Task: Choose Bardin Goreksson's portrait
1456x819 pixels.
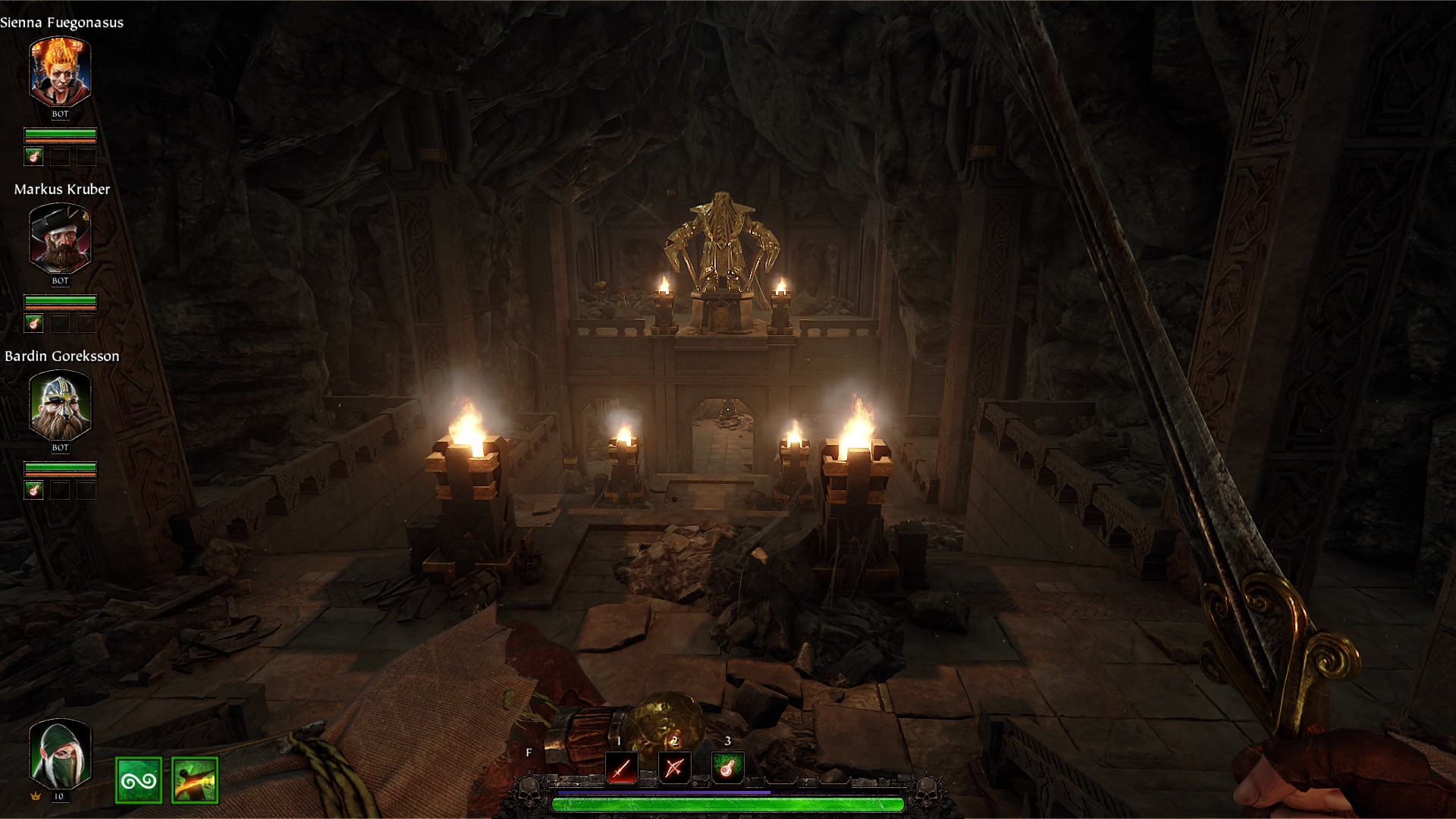Action: point(60,404)
